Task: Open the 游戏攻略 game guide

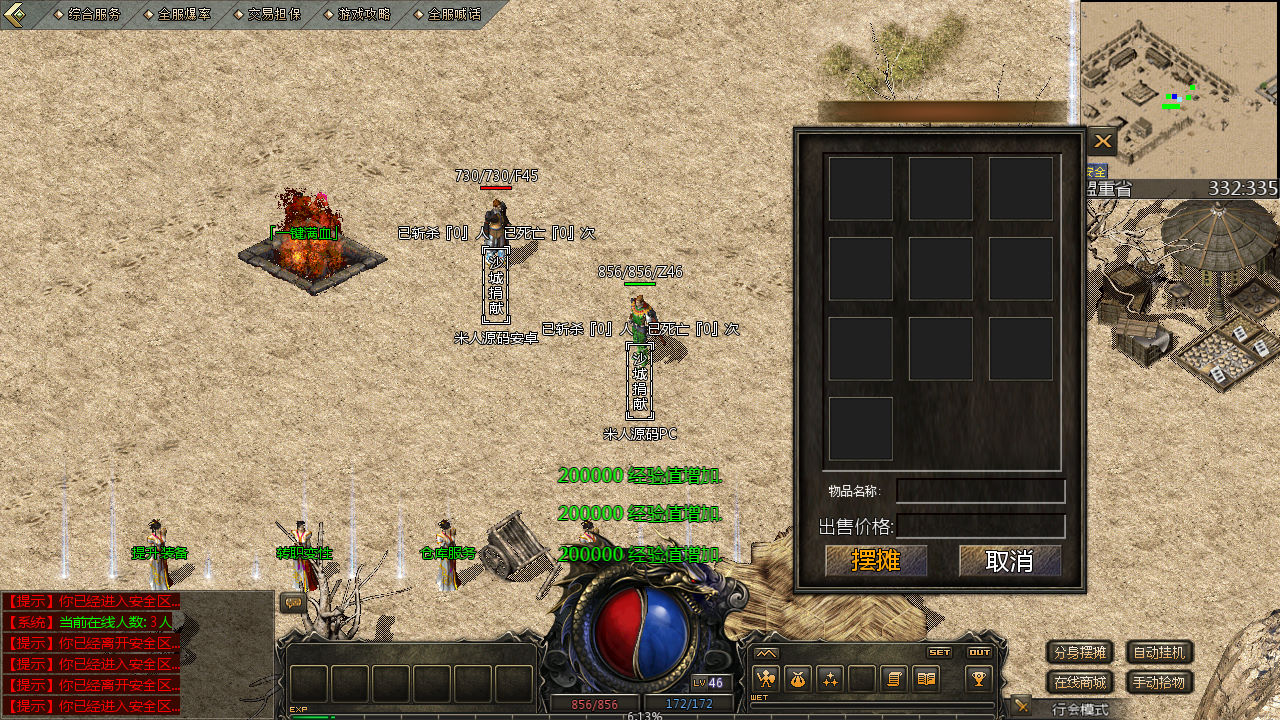Action: coord(364,15)
